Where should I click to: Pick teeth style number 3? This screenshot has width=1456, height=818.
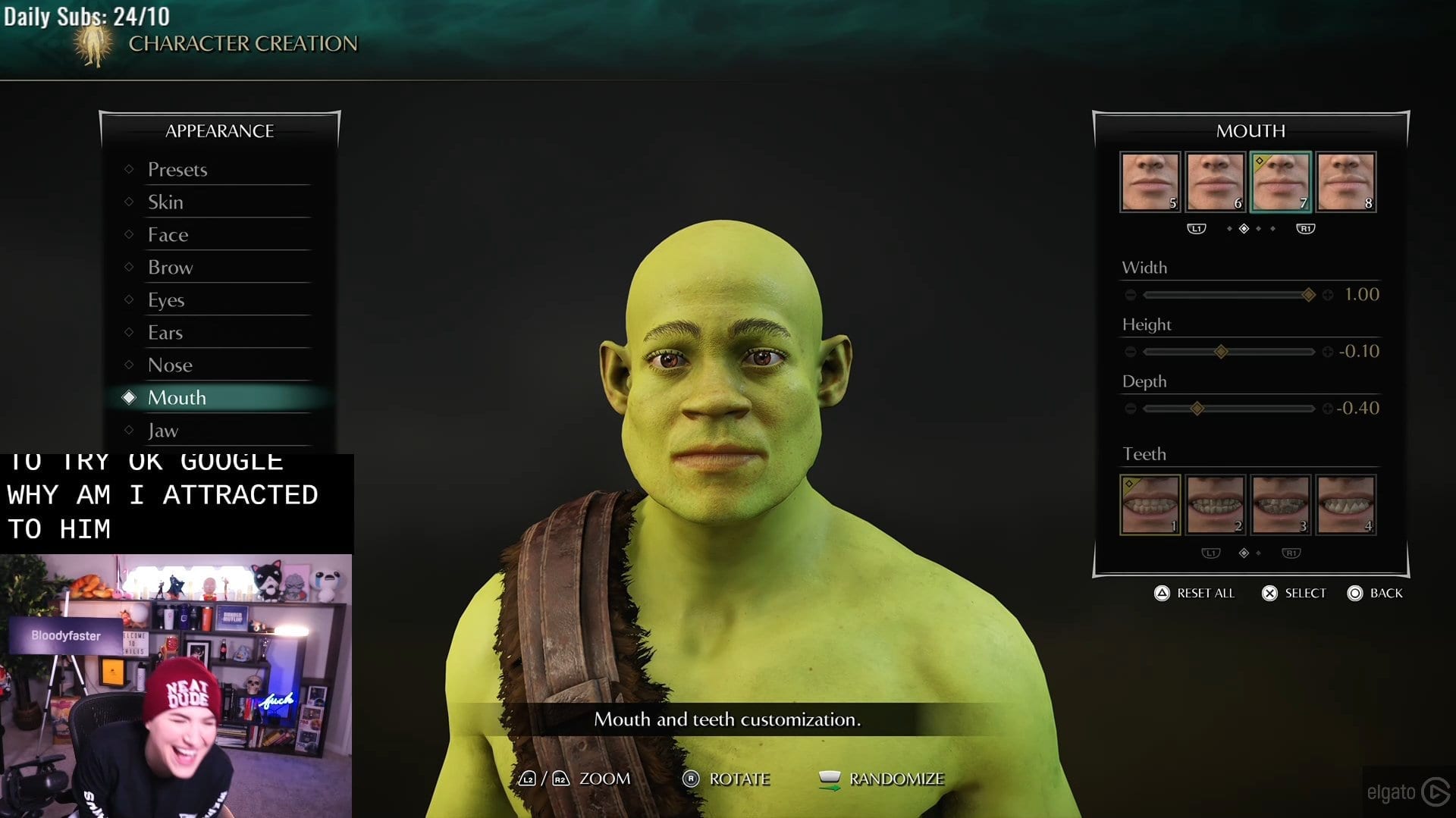[1280, 505]
